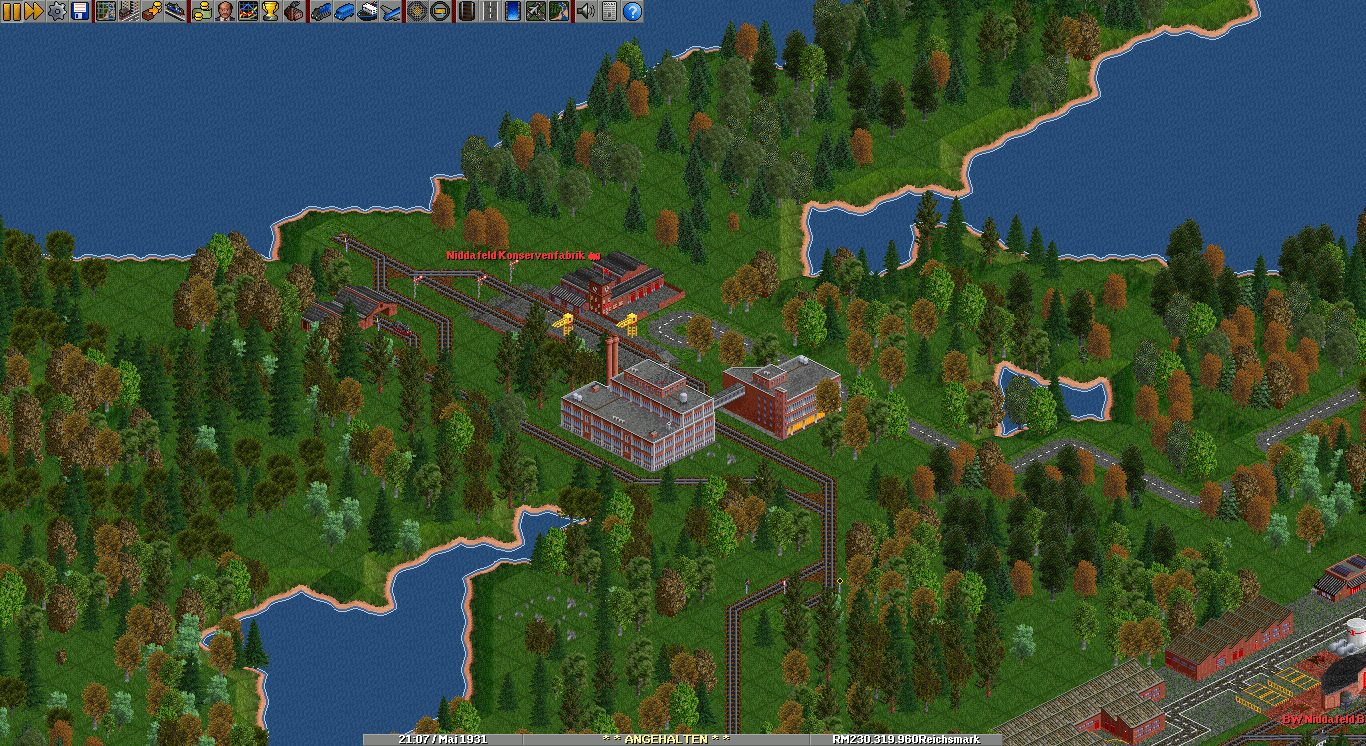Open the company finances window
Viewport: 1366px width, 746px height.
point(202,11)
